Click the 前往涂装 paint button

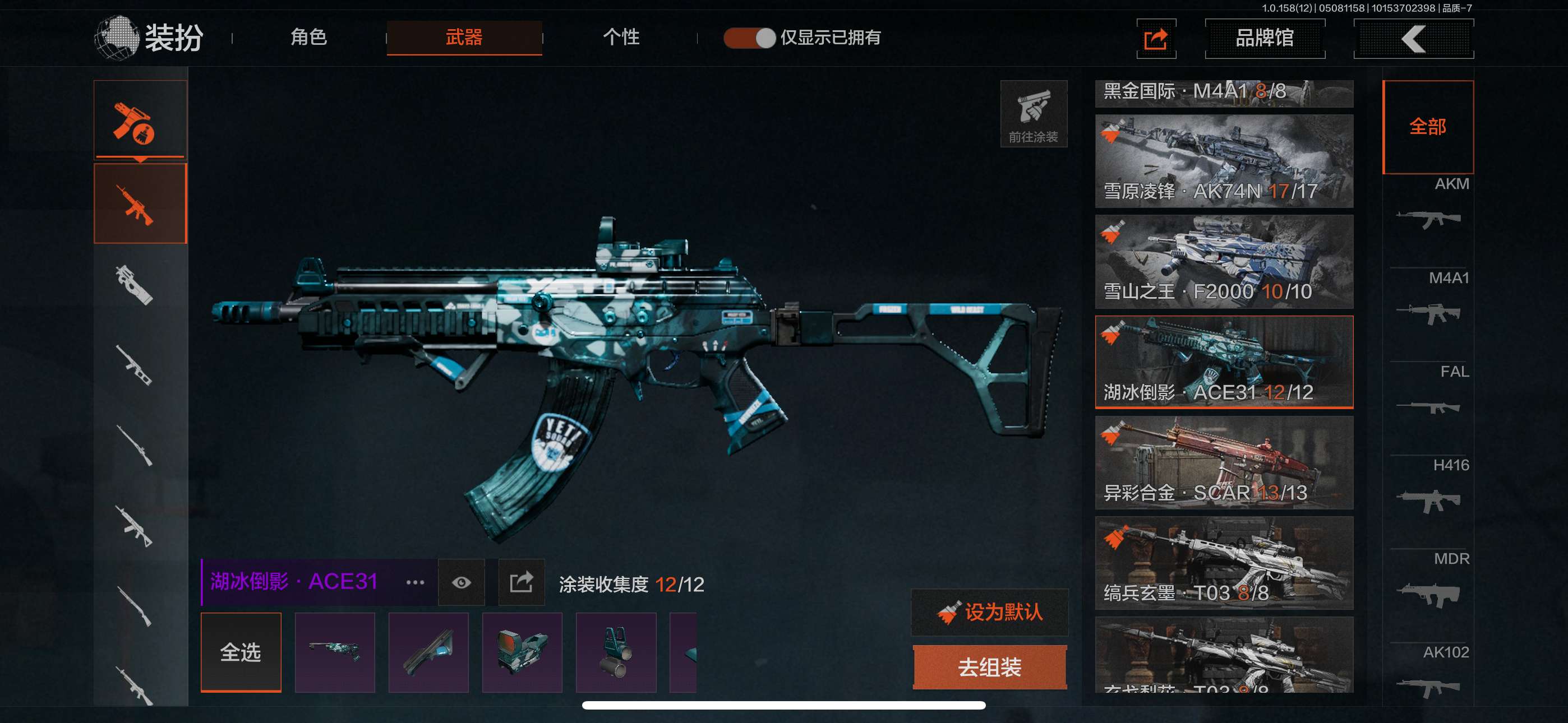(x=1033, y=114)
